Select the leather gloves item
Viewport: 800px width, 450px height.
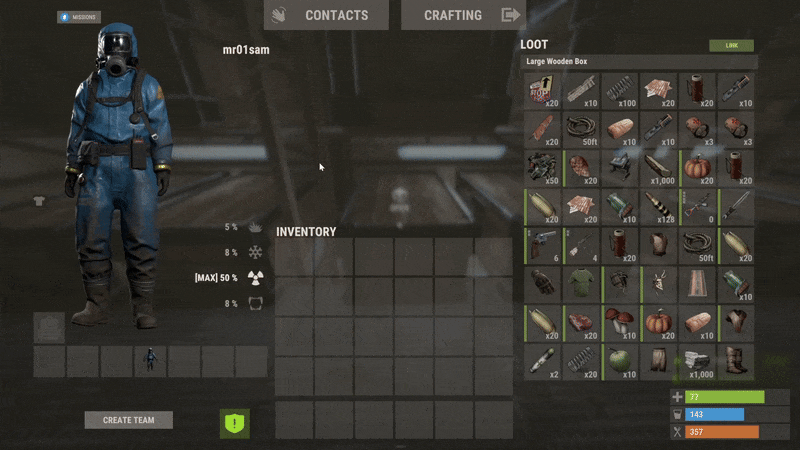[543, 284]
